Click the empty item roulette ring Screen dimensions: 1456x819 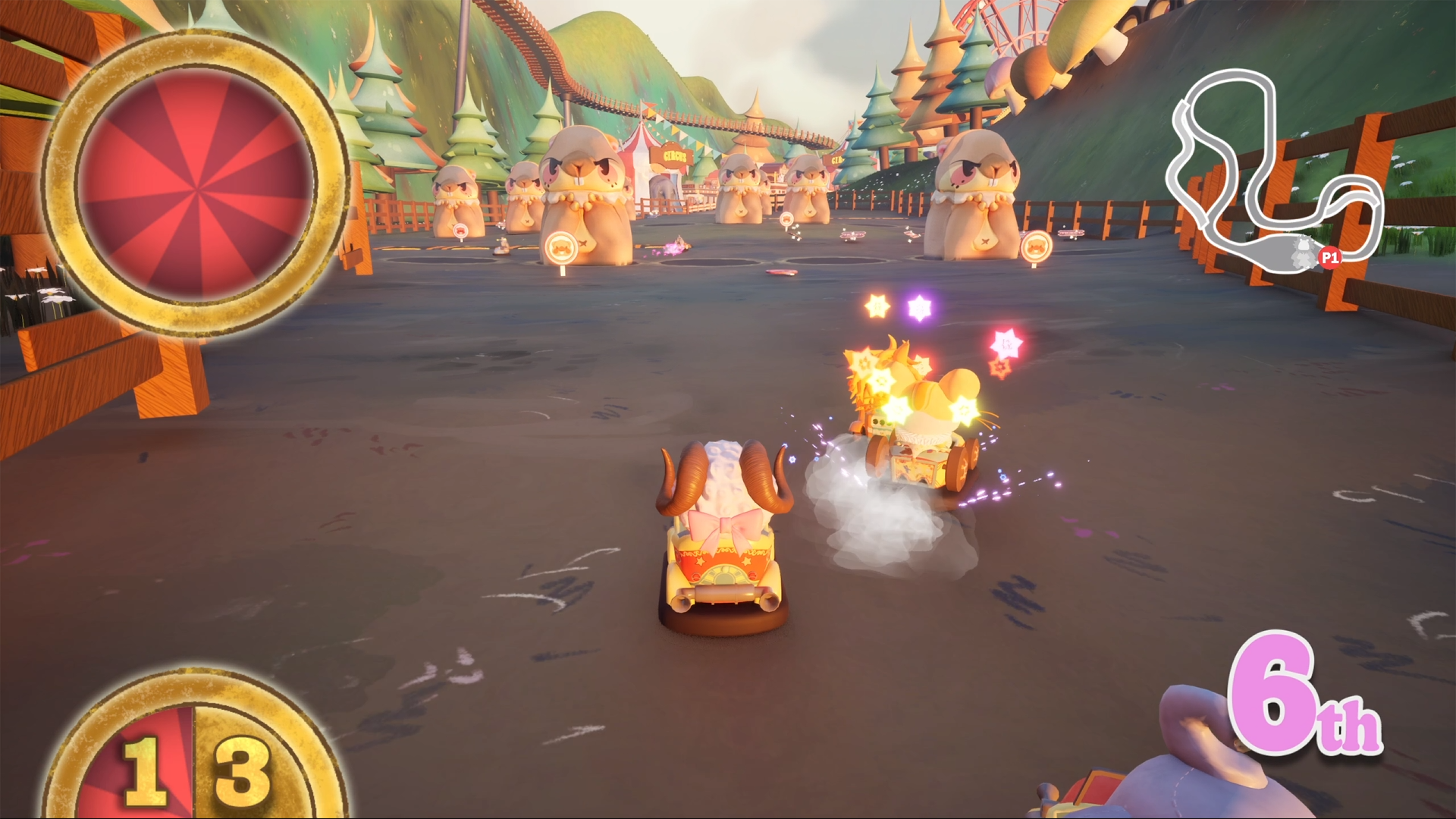pyautogui.click(x=195, y=183)
